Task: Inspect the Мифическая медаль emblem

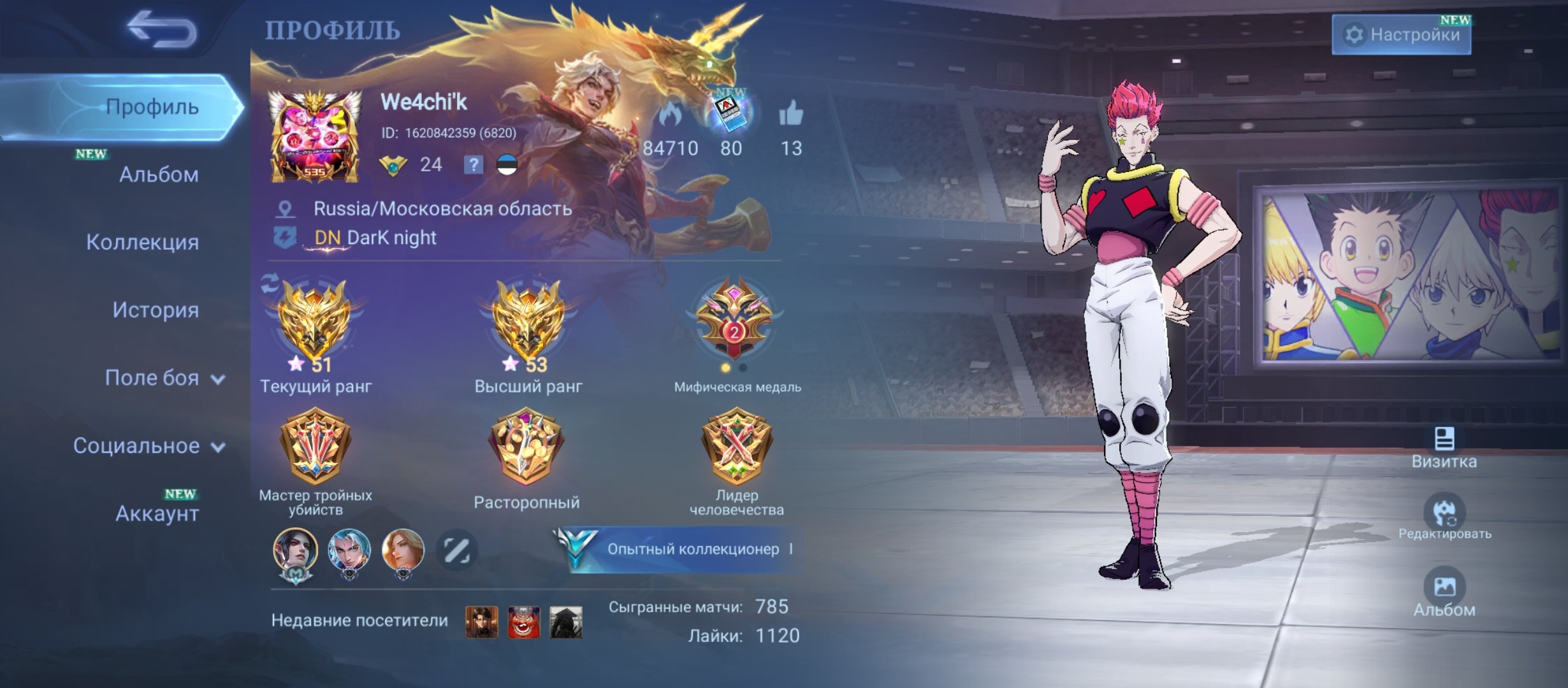Action: (x=735, y=319)
